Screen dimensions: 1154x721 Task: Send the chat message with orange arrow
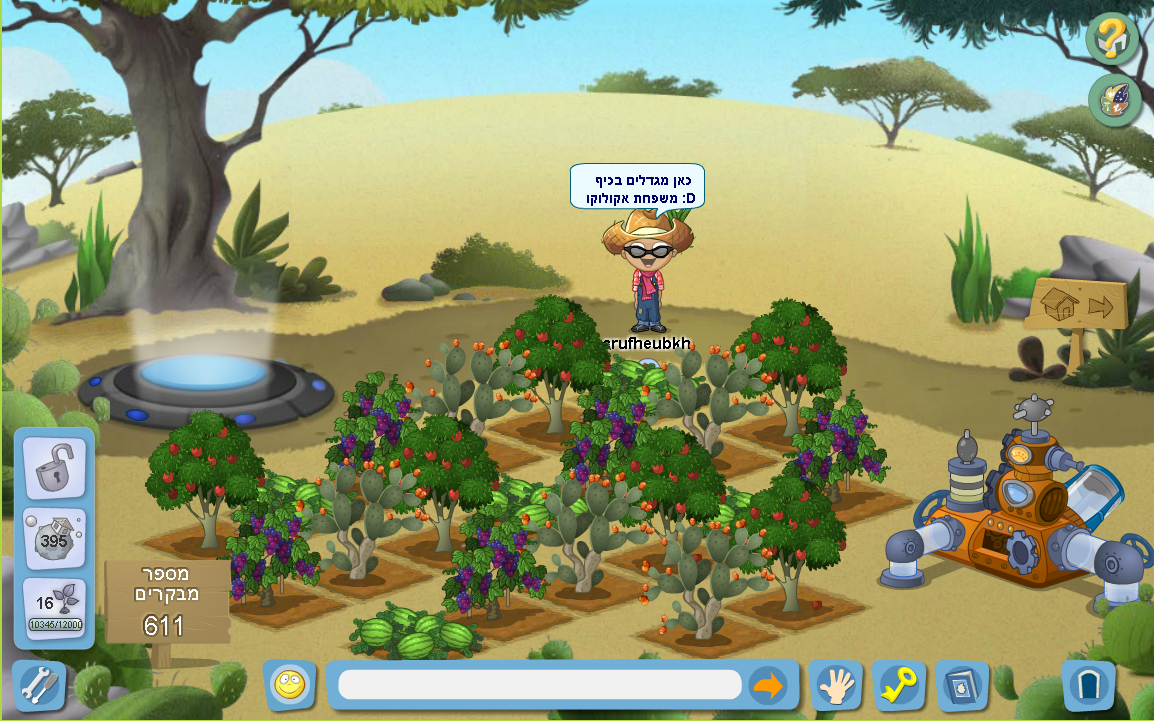pos(767,685)
